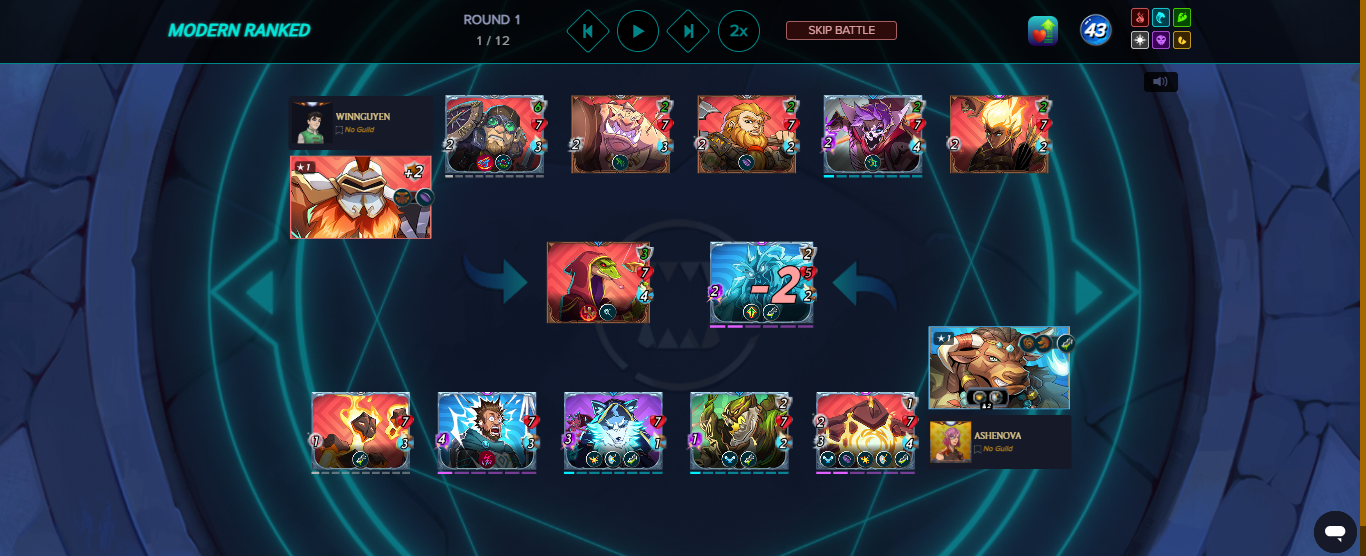Jump to the previous round
1366x556 pixels.
(587, 31)
